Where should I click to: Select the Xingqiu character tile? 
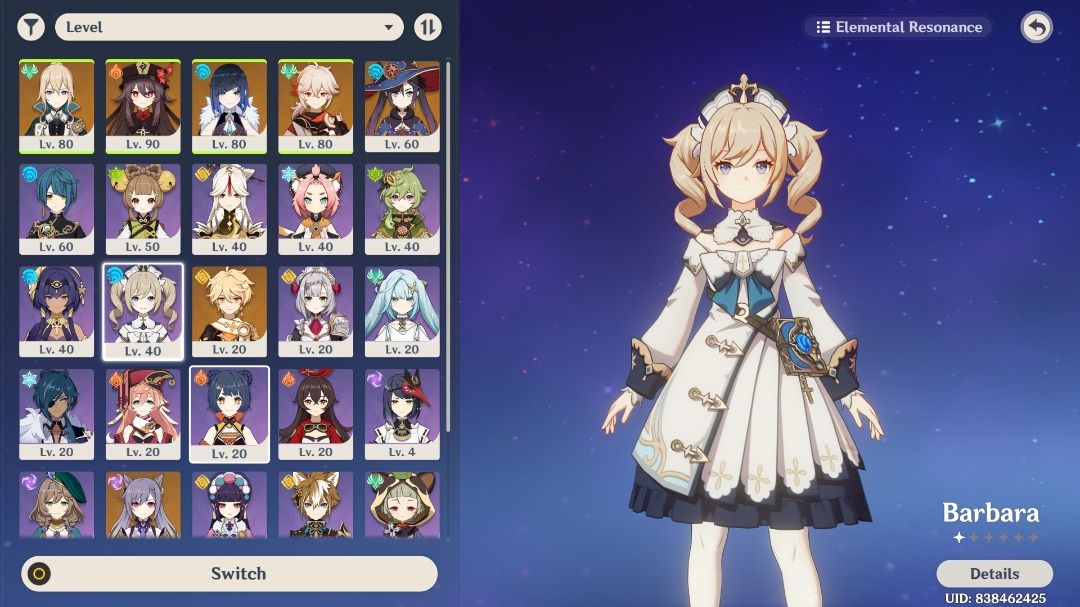57,207
